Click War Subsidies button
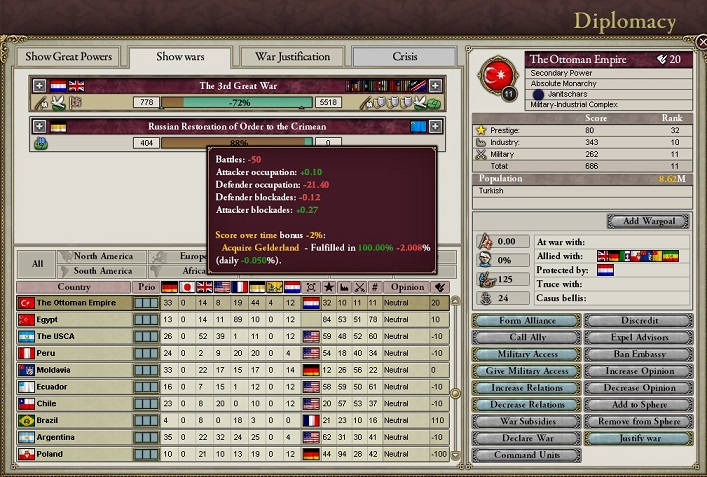This screenshot has height=477, width=707. click(525, 422)
